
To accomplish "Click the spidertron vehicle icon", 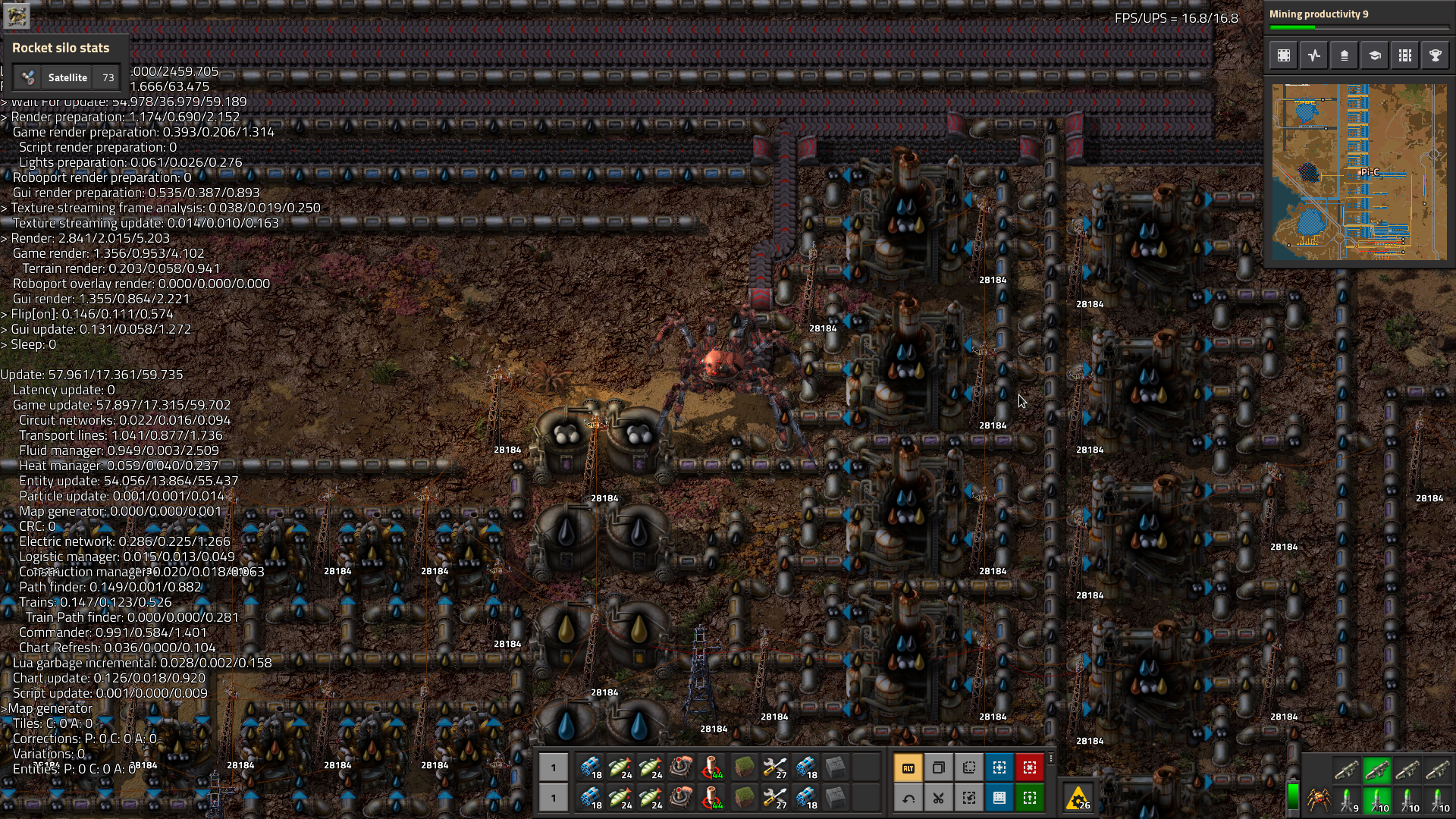I will pyautogui.click(x=1319, y=799).
